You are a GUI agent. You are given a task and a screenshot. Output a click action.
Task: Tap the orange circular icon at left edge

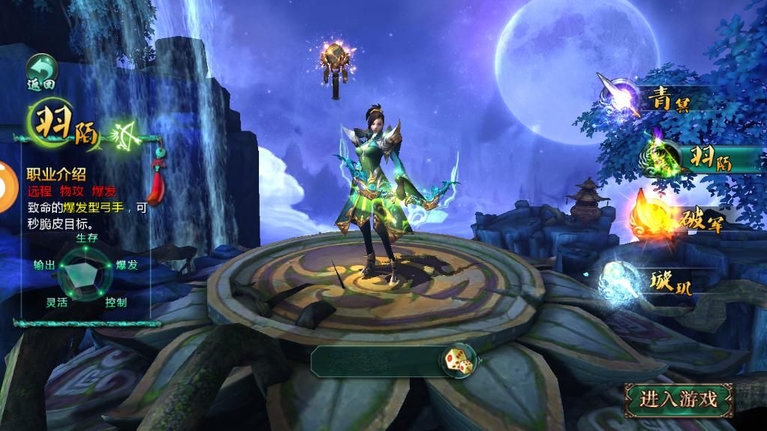(6, 189)
